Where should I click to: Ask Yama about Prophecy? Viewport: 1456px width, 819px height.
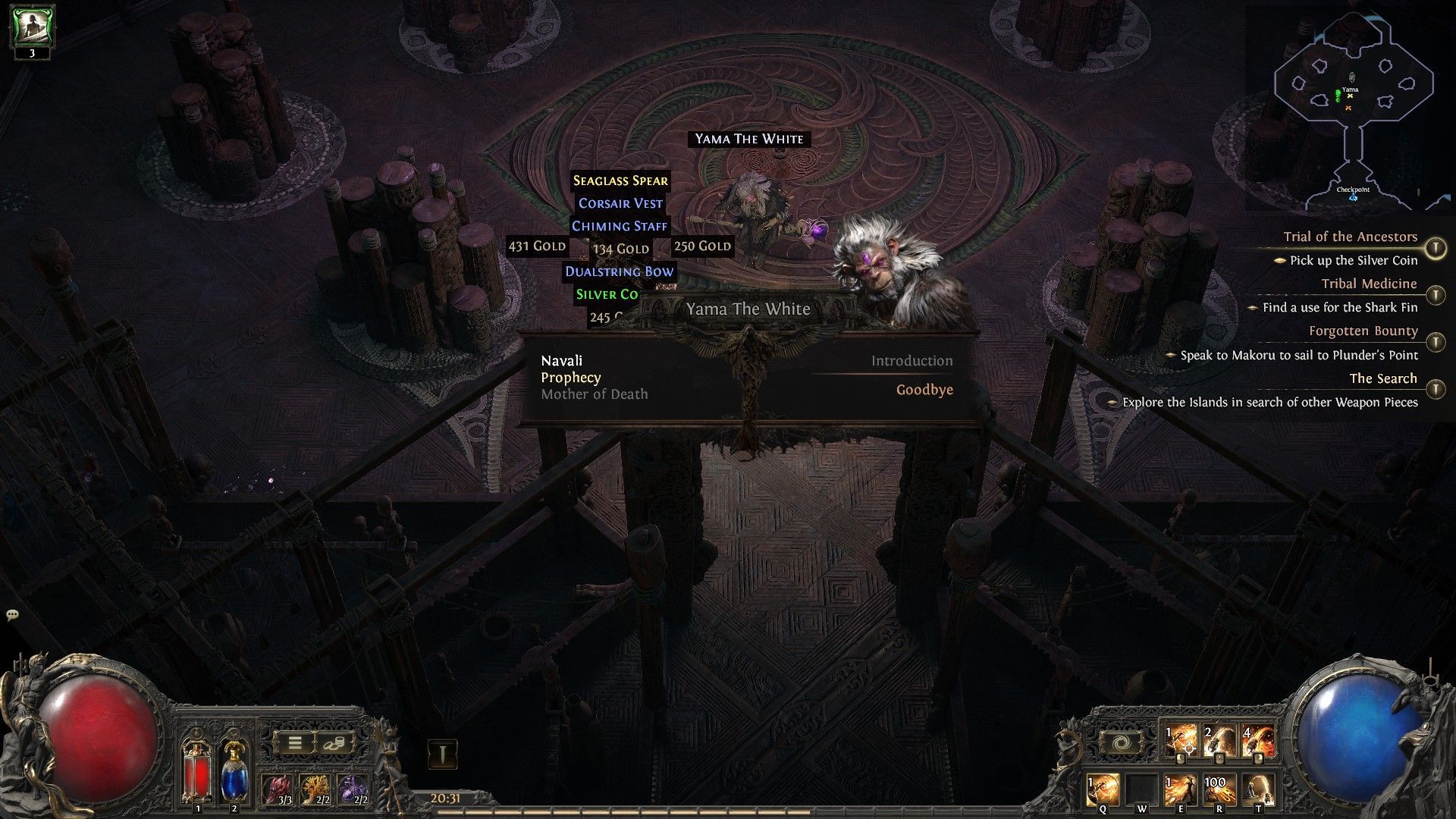click(x=571, y=378)
